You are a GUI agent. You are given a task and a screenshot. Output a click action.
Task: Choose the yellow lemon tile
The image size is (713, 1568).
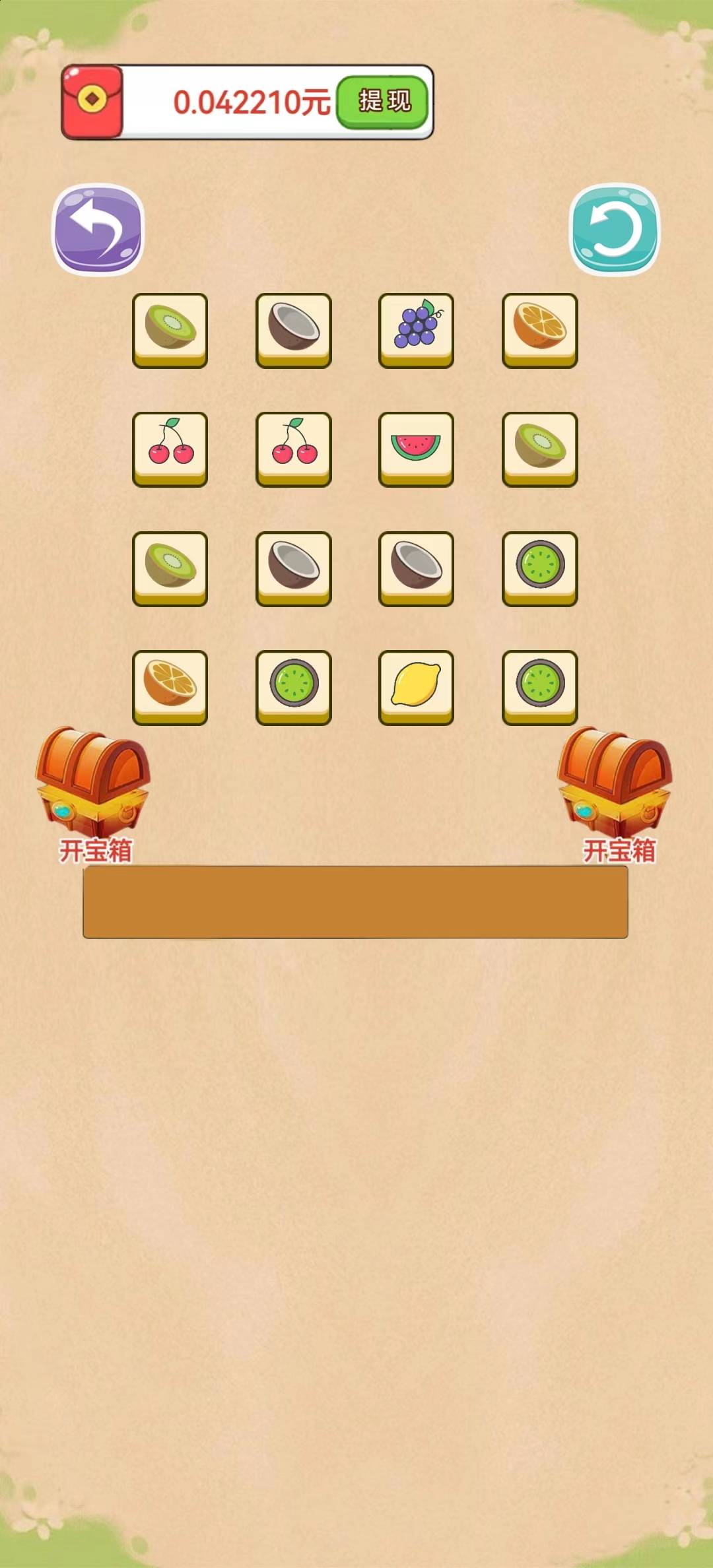(416, 686)
